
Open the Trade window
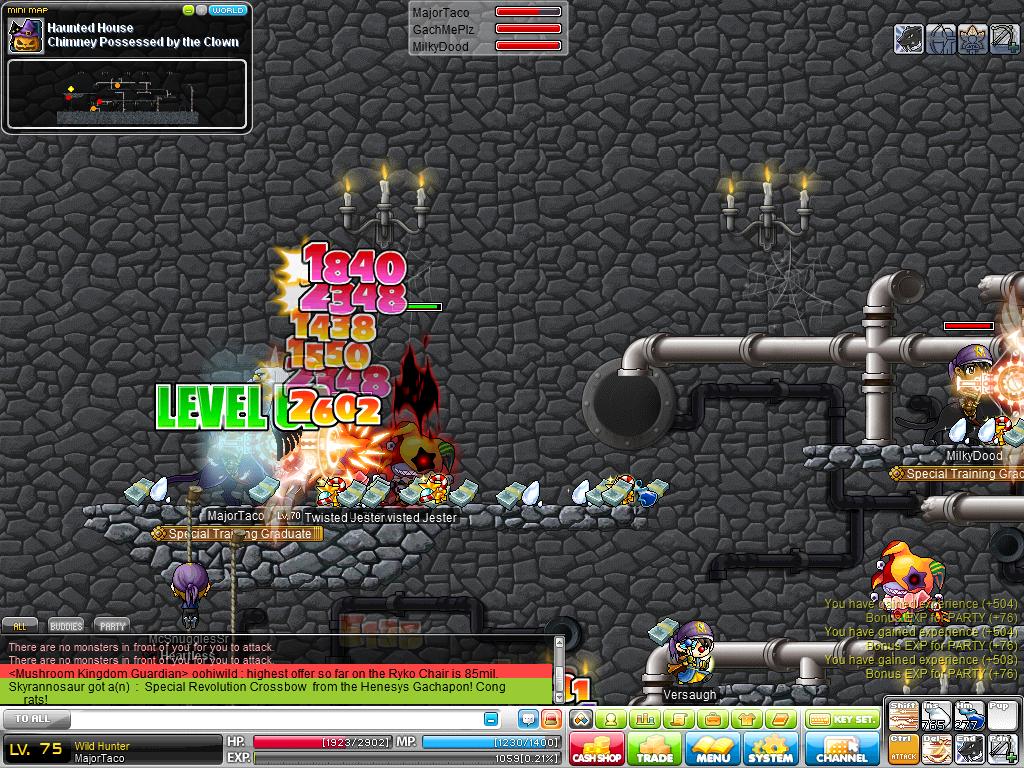655,750
